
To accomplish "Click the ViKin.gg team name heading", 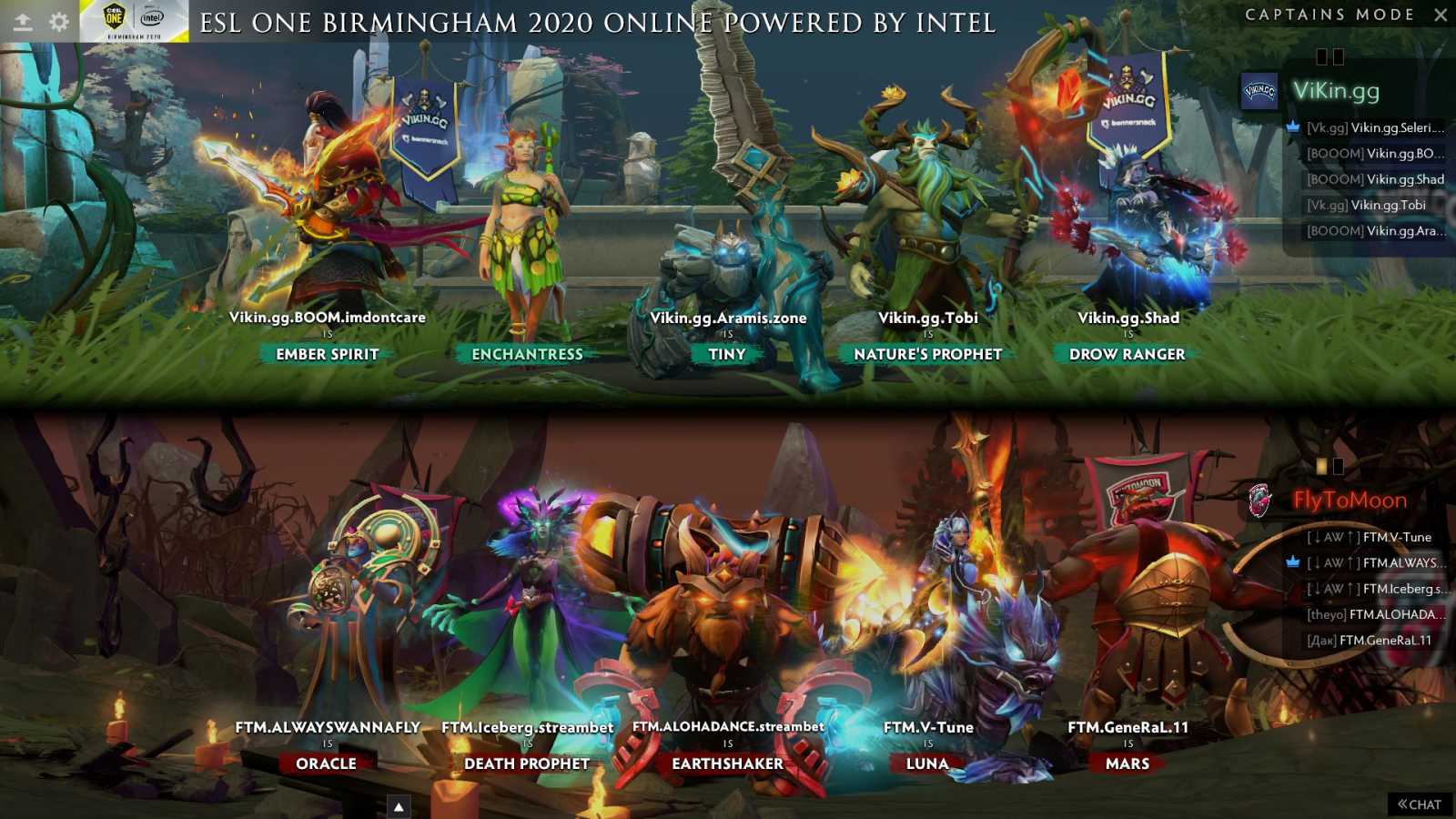I will coord(1338,93).
